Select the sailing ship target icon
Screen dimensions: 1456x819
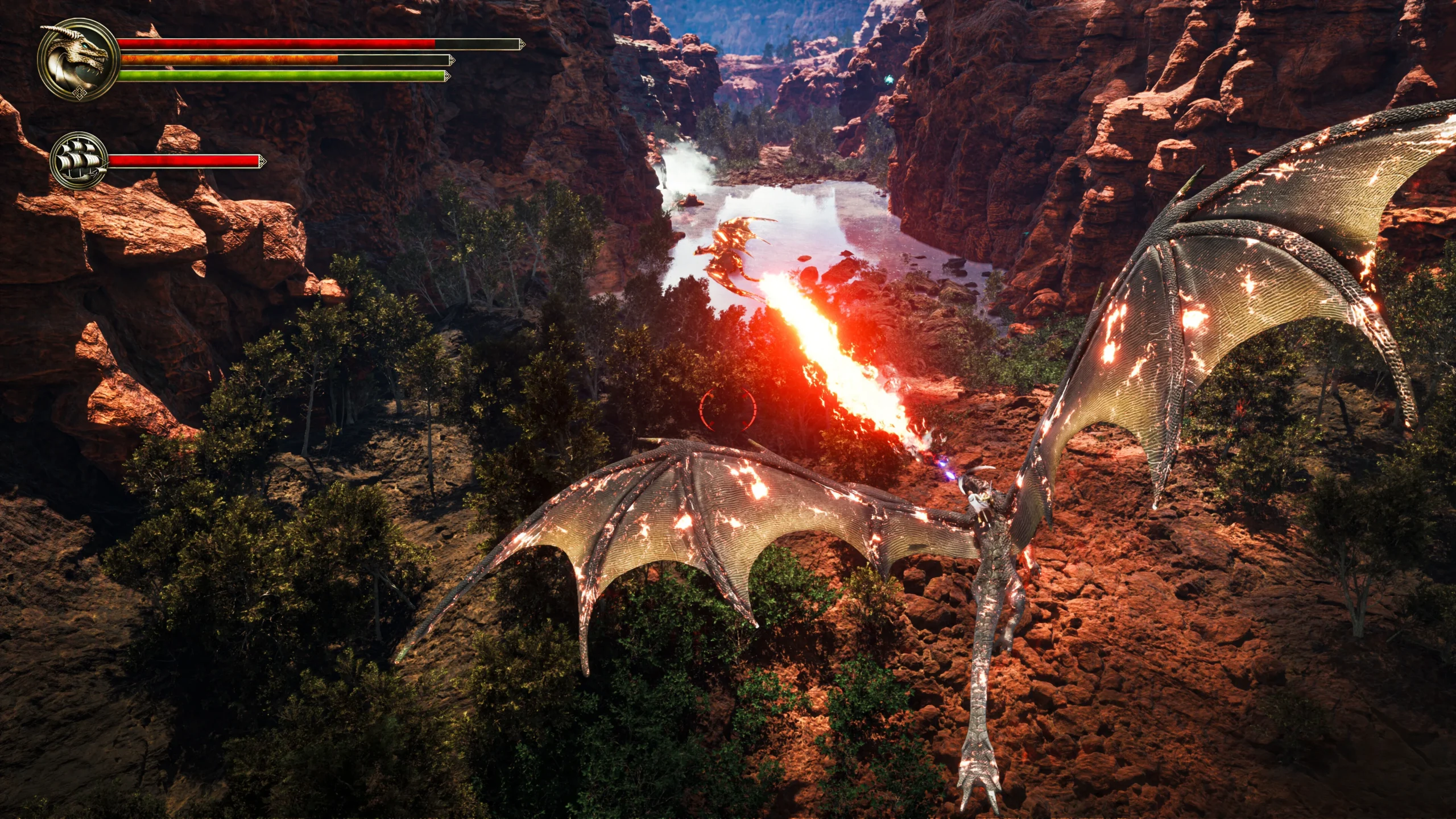pos(79,160)
